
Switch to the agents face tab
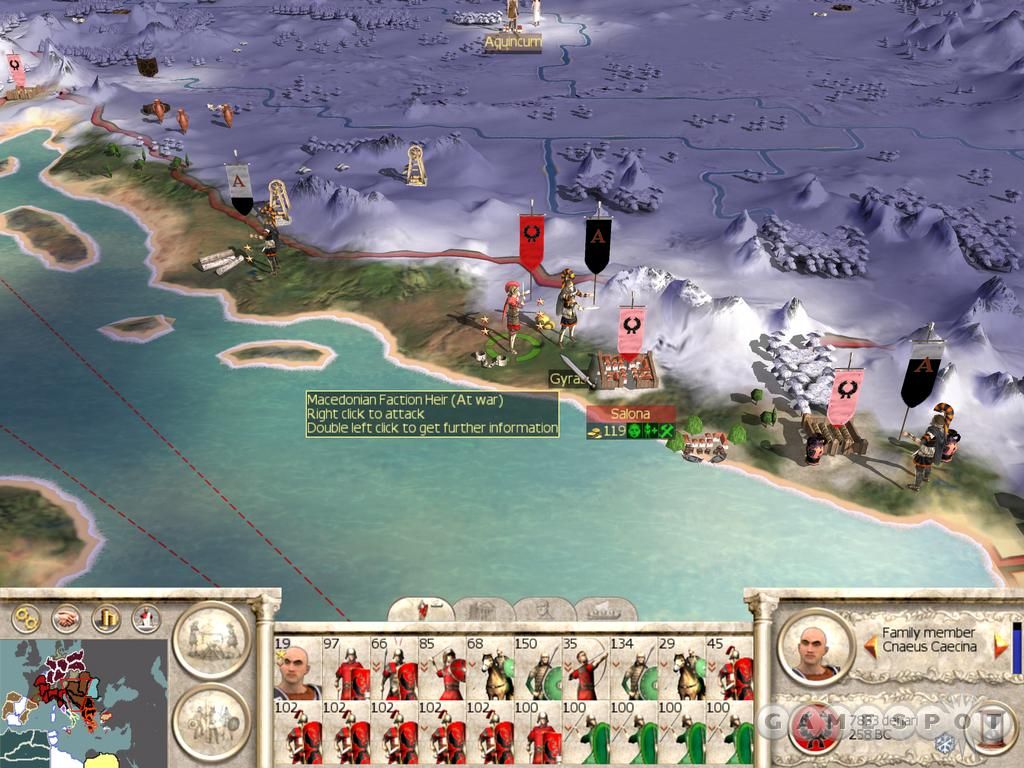pyautogui.click(x=544, y=609)
